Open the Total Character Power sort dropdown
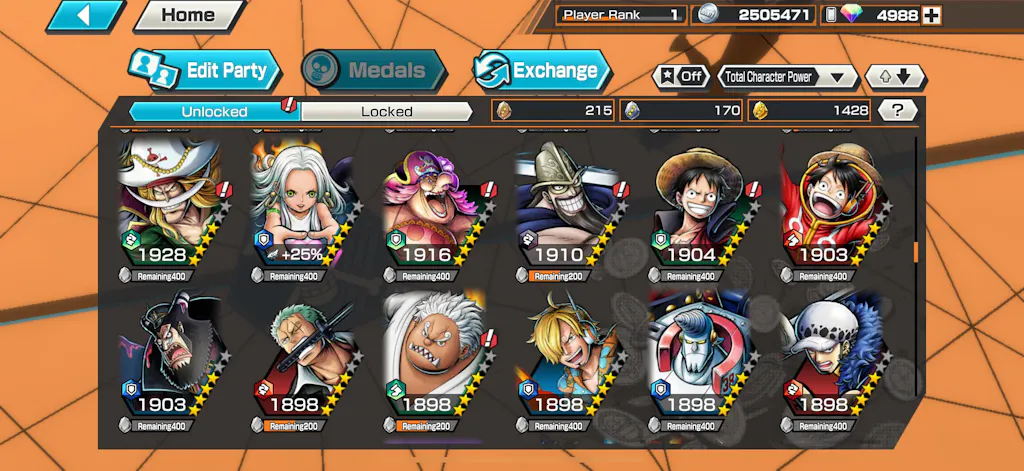This screenshot has width=1024, height=471. pyautogui.click(x=788, y=77)
